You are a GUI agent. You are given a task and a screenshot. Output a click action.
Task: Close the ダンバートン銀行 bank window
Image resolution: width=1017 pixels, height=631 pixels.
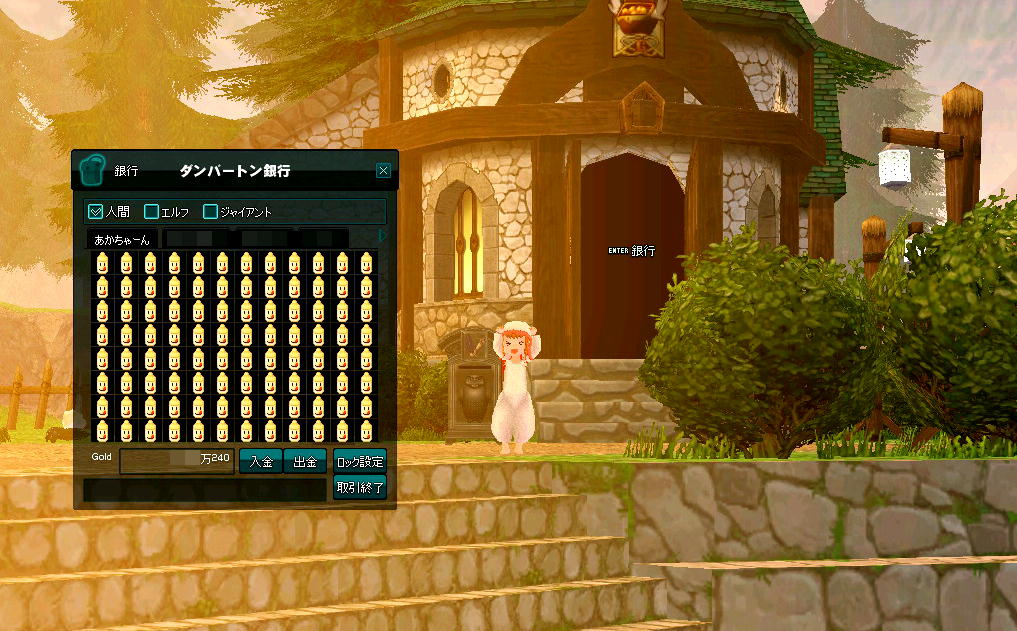(x=383, y=171)
